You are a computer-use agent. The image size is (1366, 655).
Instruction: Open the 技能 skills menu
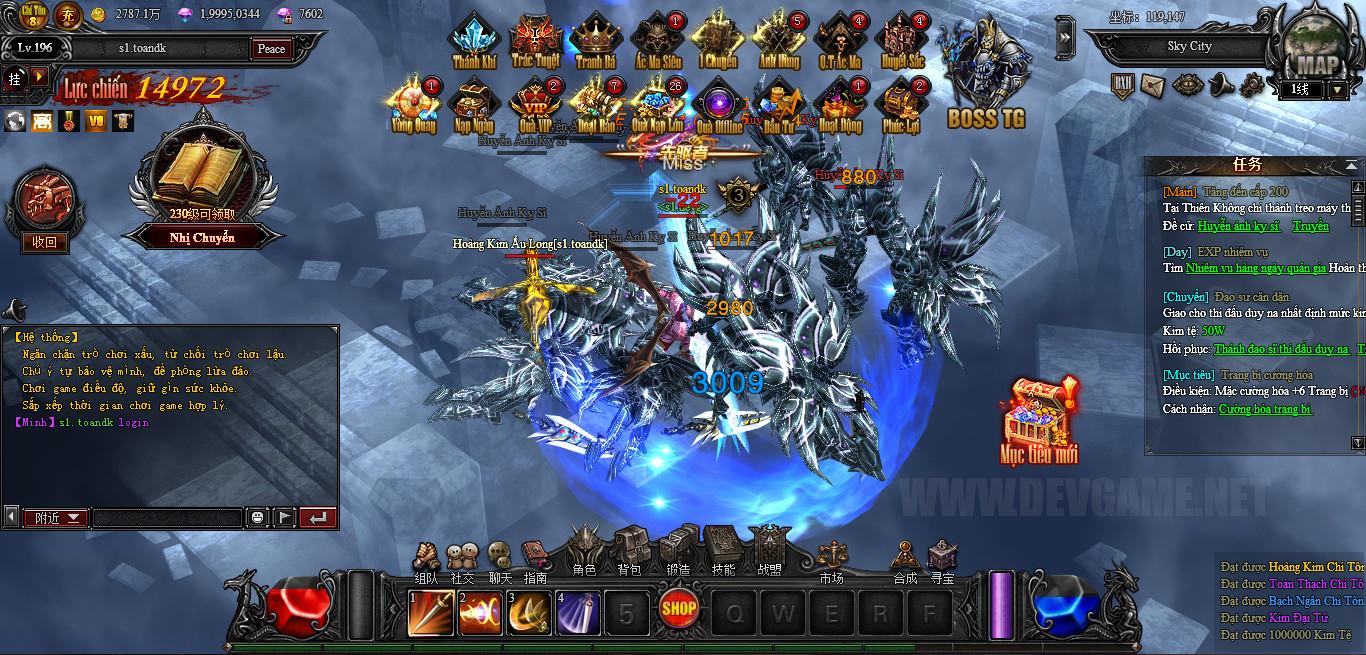(x=722, y=550)
